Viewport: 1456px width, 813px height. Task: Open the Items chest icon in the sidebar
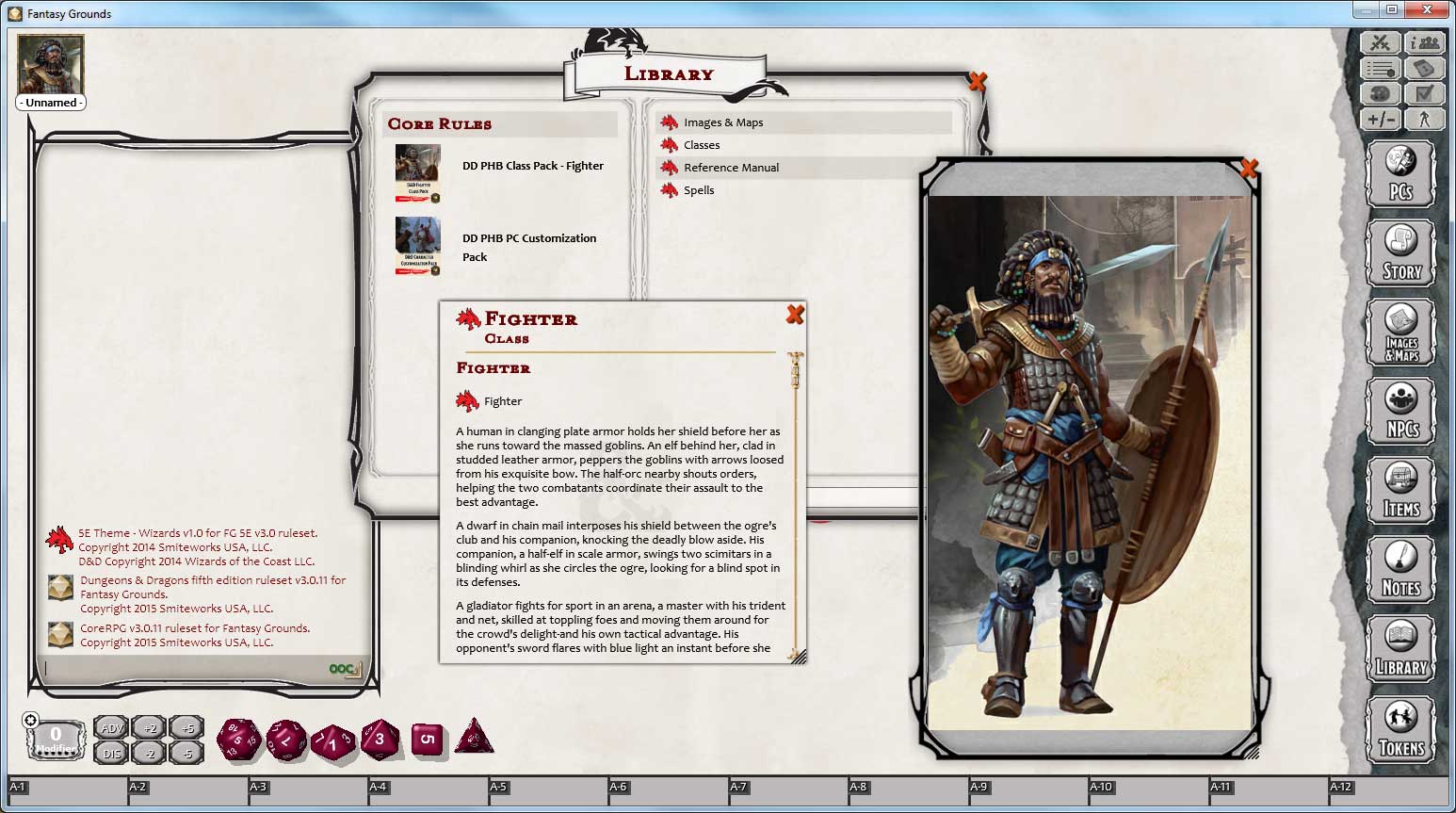click(x=1401, y=490)
